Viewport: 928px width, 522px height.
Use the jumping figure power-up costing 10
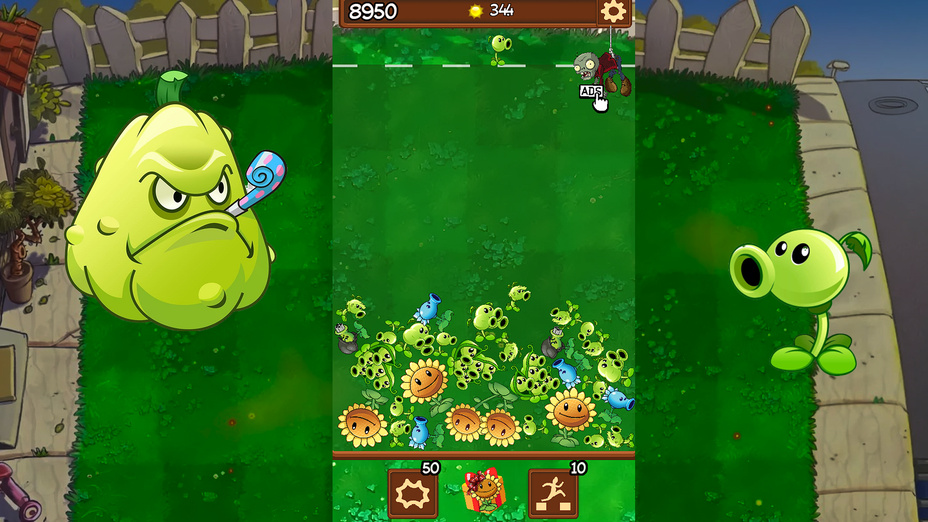point(553,493)
